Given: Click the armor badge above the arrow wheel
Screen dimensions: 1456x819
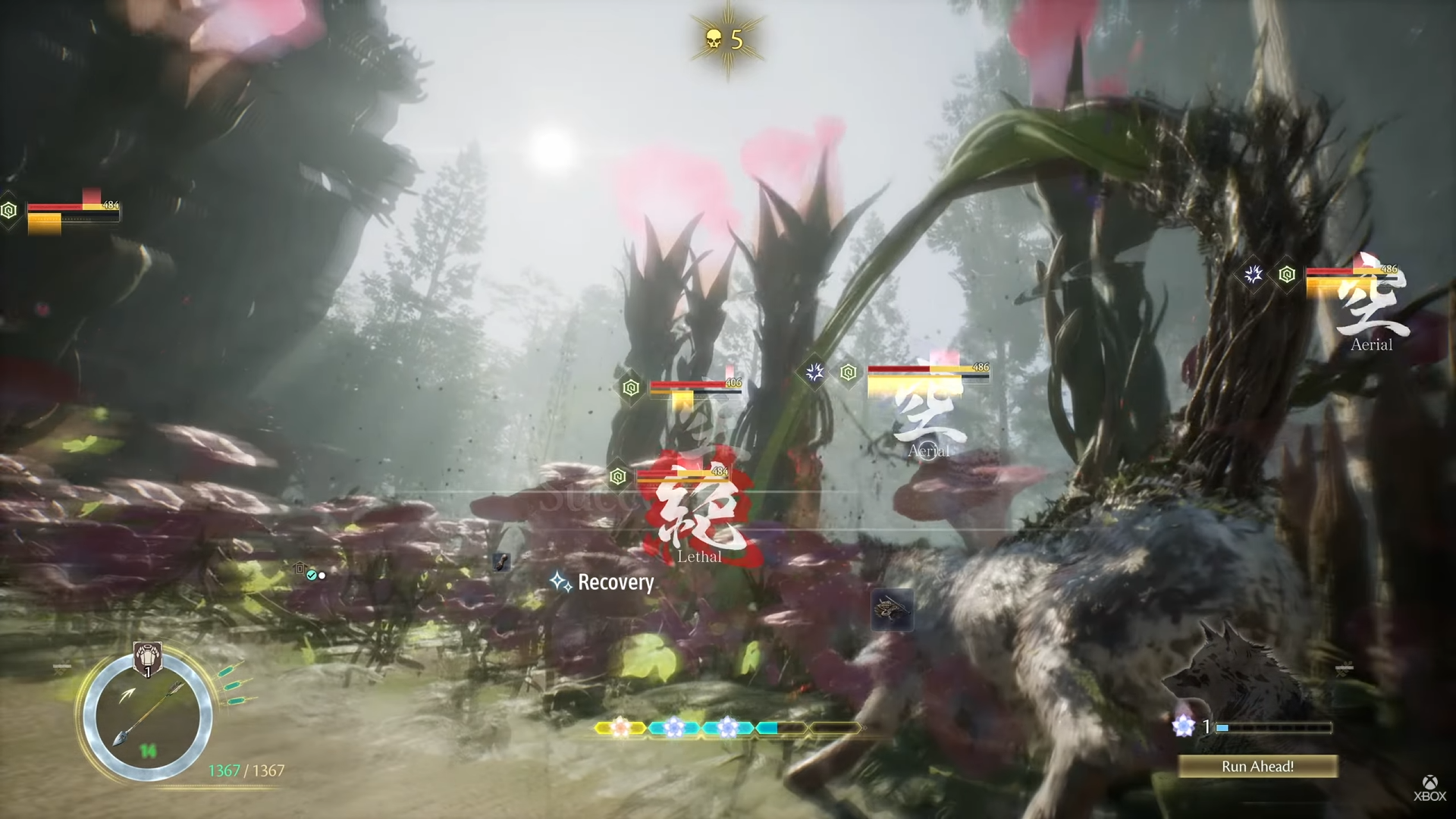Looking at the screenshot, I should (147, 658).
